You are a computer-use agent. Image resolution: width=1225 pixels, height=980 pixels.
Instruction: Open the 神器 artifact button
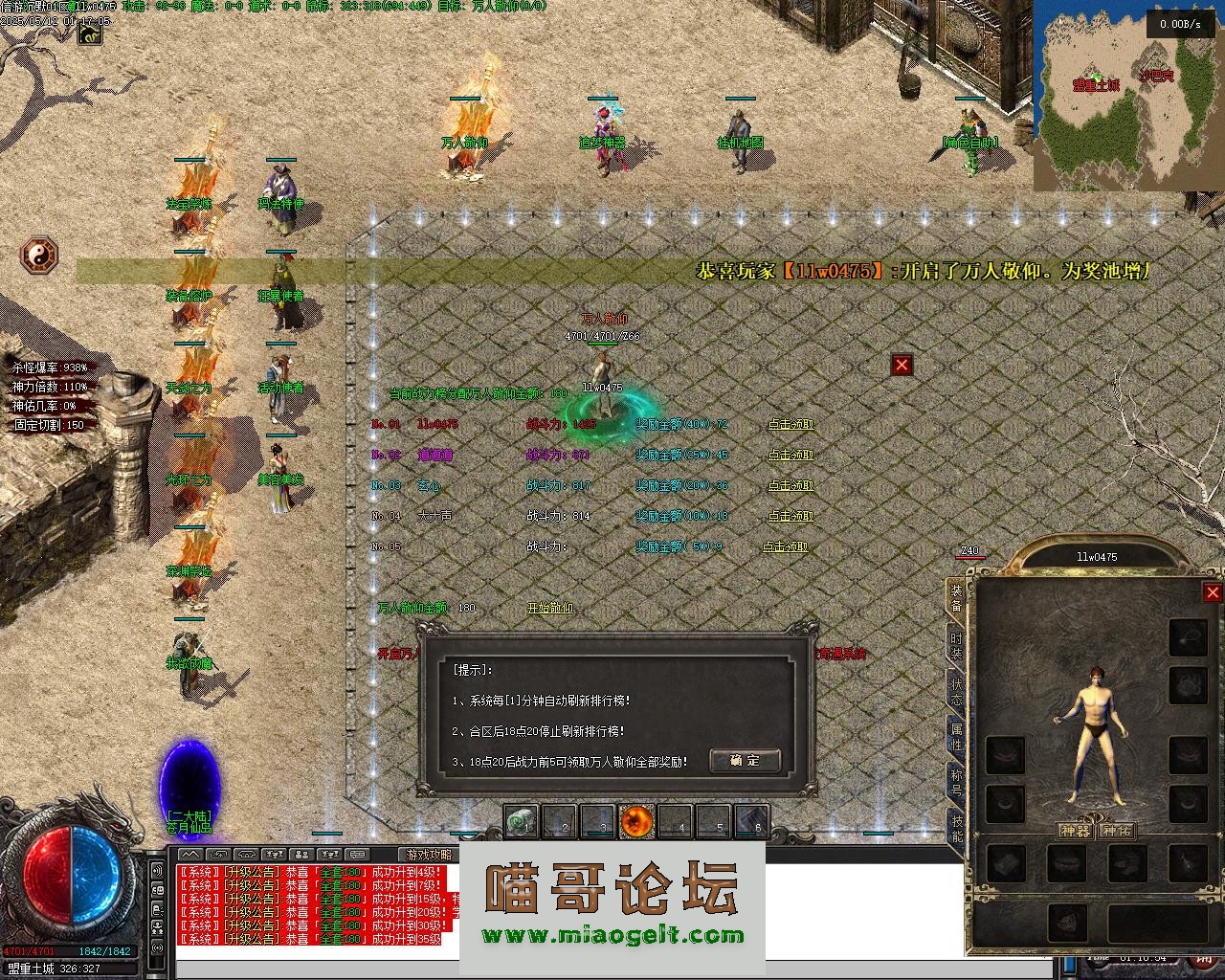(x=1076, y=830)
